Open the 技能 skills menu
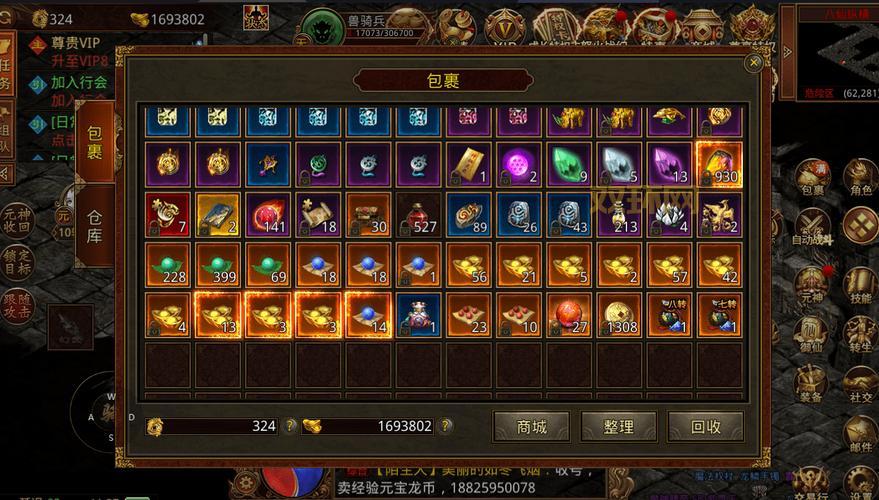The image size is (879, 500). [x=860, y=285]
